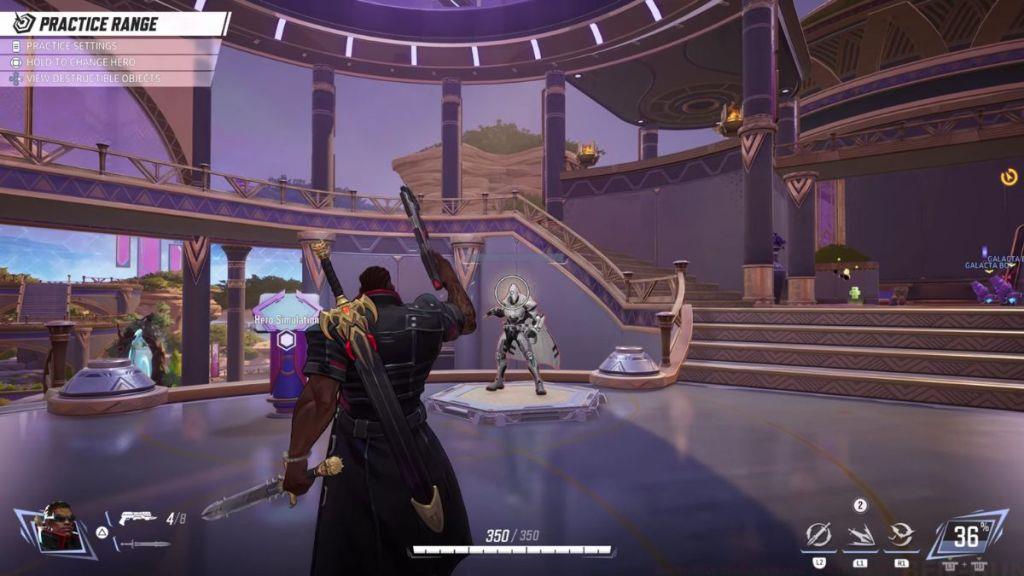
Task: Use the dash ability with two charges
Action: tap(860, 535)
